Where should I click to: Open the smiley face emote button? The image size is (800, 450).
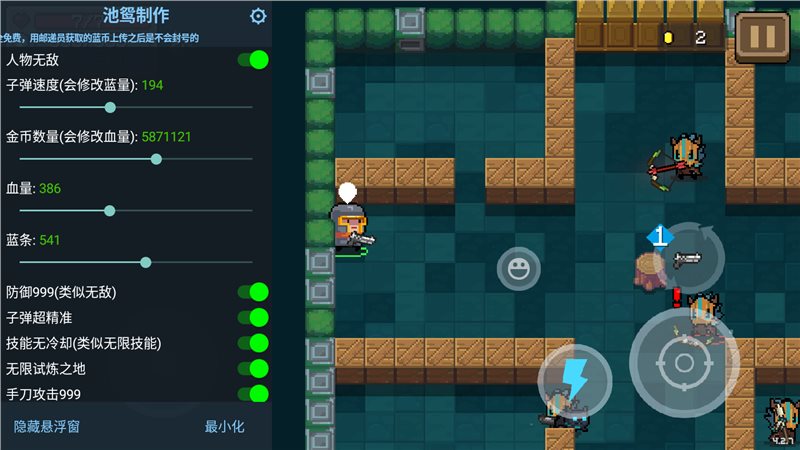tap(518, 269)
